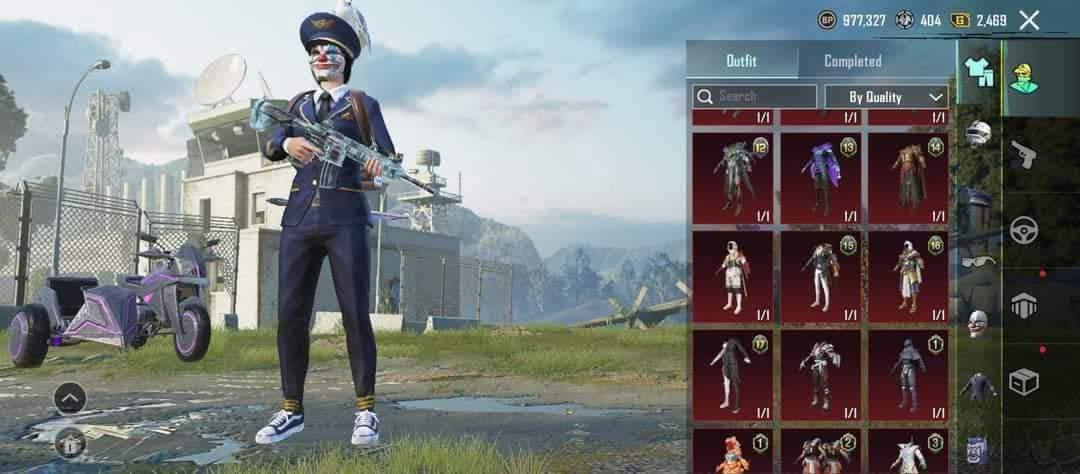Open the outfit clothing category icon
This screenshot has width=1080, height=474.
[x=978, y=72]
